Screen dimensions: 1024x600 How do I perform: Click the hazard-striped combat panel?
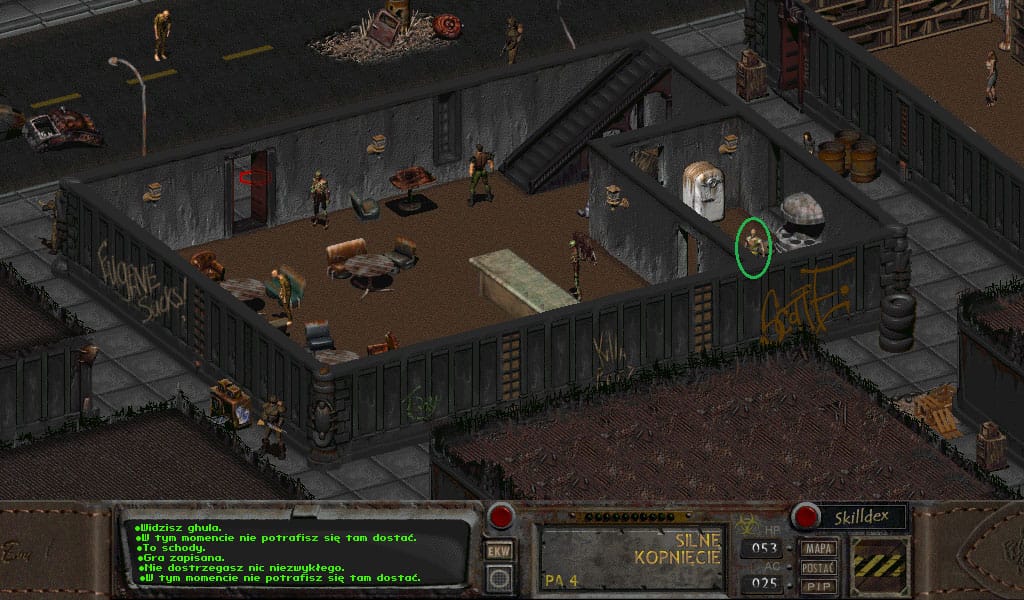880,566
